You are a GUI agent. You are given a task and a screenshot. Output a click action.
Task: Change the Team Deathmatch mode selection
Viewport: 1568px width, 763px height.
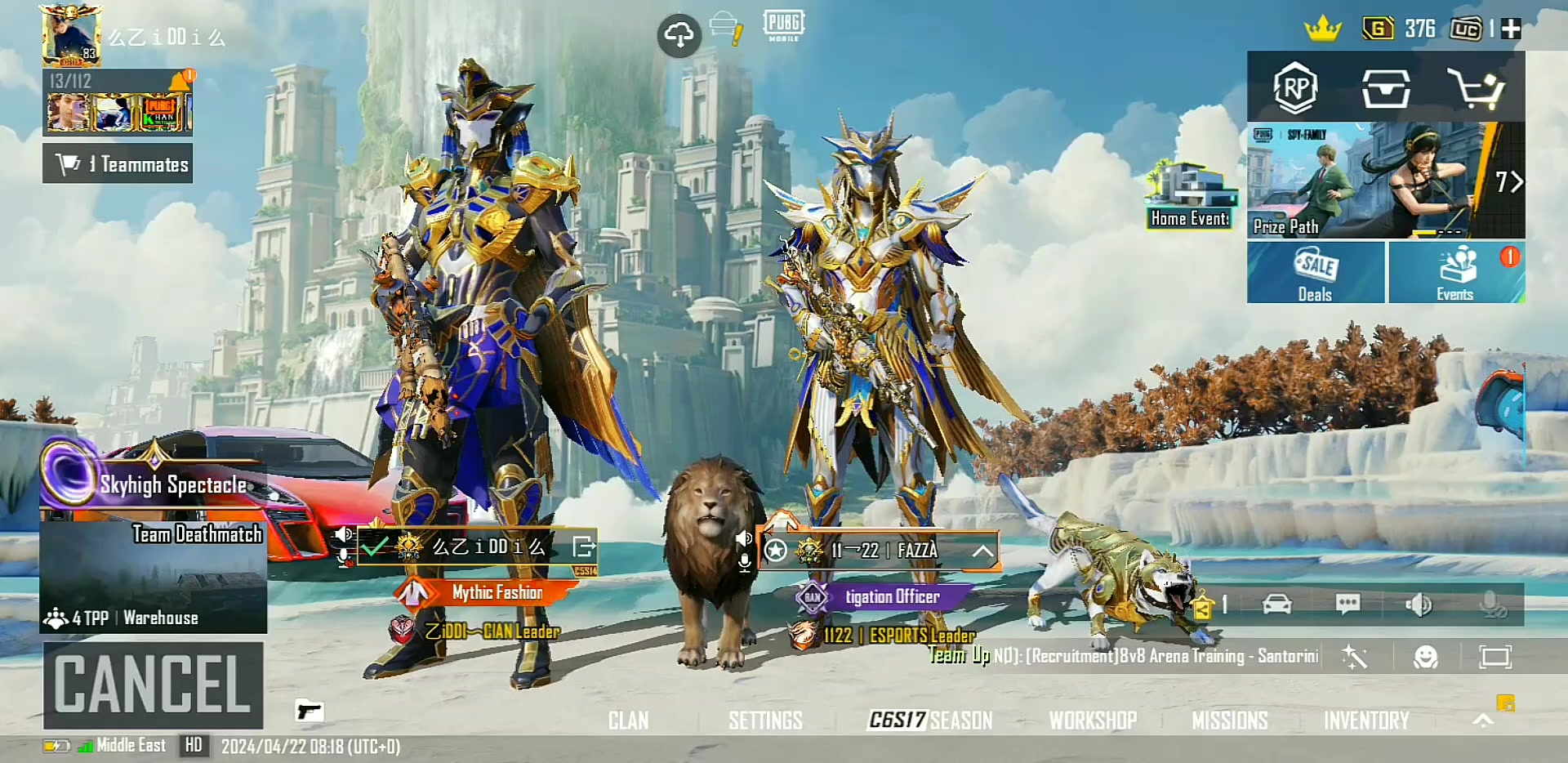(x=154, y=576)
